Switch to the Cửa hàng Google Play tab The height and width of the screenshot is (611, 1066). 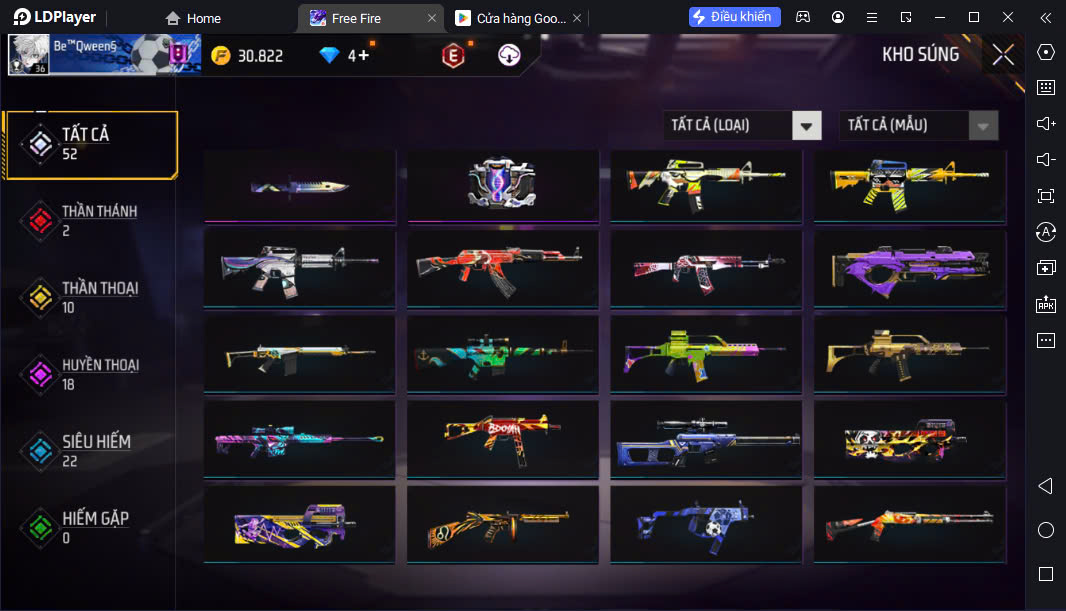[515, 18]
